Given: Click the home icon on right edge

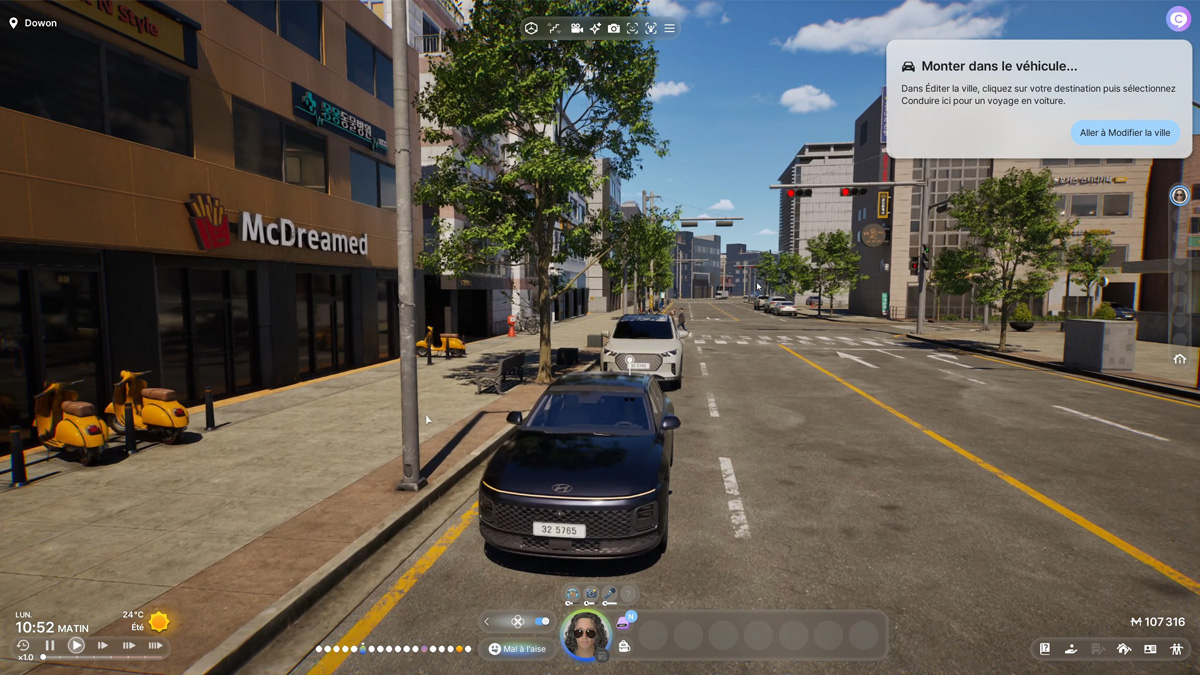Looking at the screenshot, I should tap(1180, 359).
